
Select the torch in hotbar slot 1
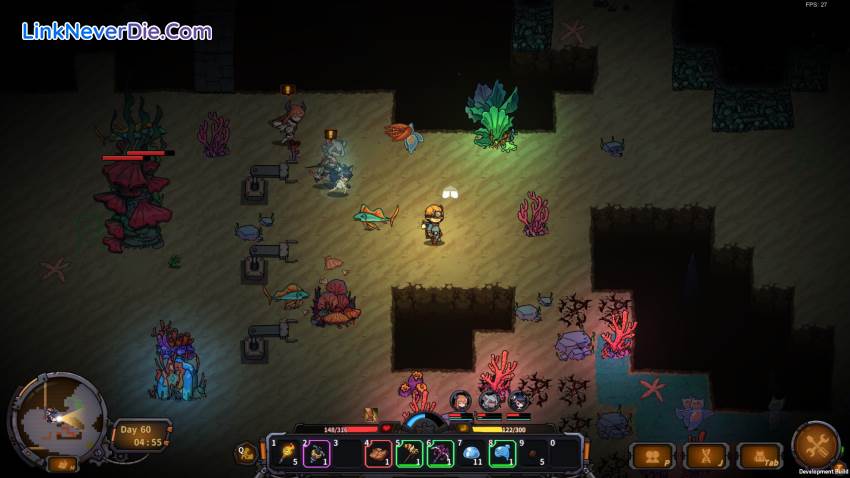coord(288,453)
